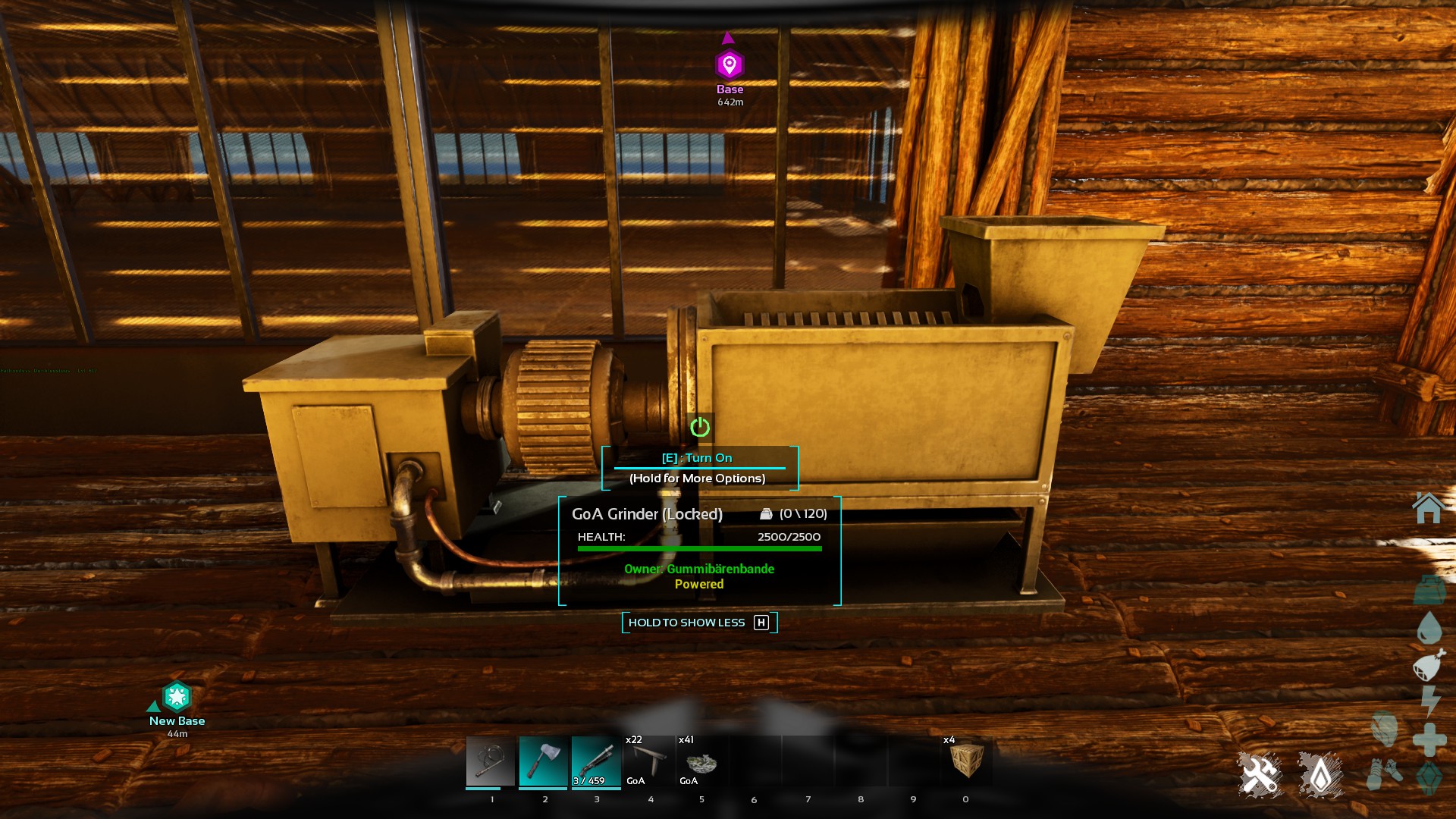1456x819 pixels.
Task: Click the flame buff icon
Action: coord(1320,774)
